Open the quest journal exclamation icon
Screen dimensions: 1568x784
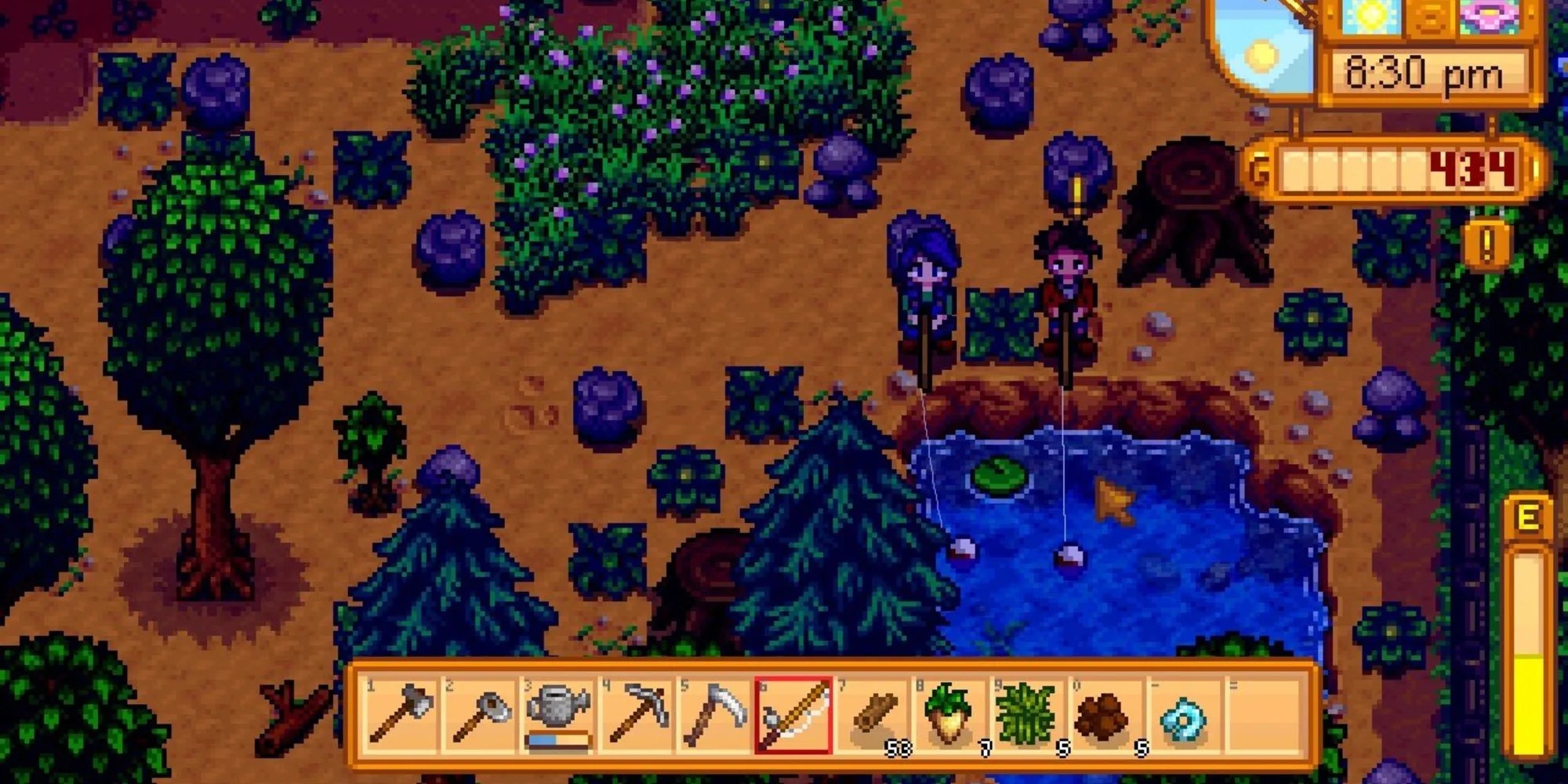pyautogui.click(x=1486, y=245)
